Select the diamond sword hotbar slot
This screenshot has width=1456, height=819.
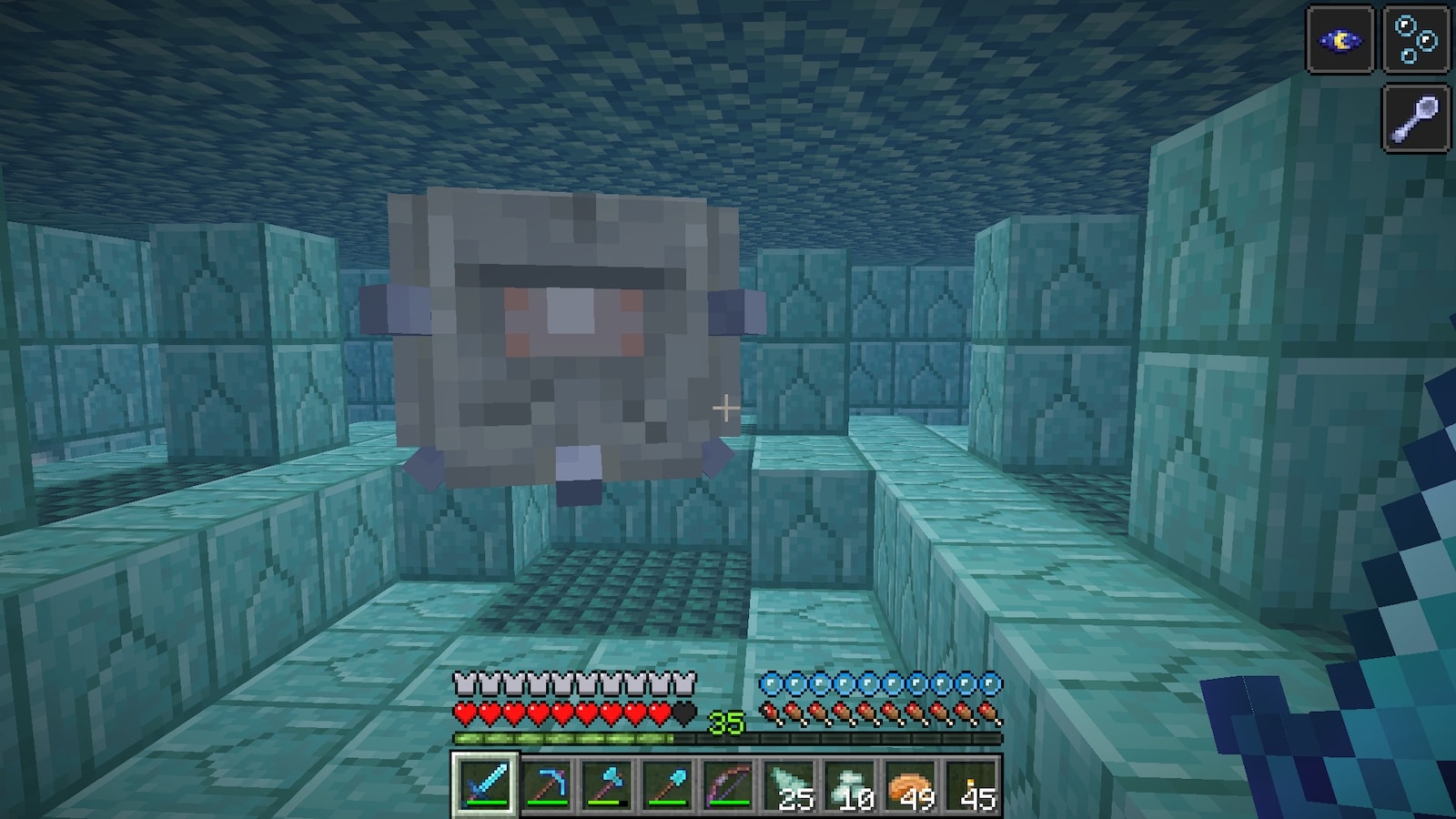[x=486, y=784]
